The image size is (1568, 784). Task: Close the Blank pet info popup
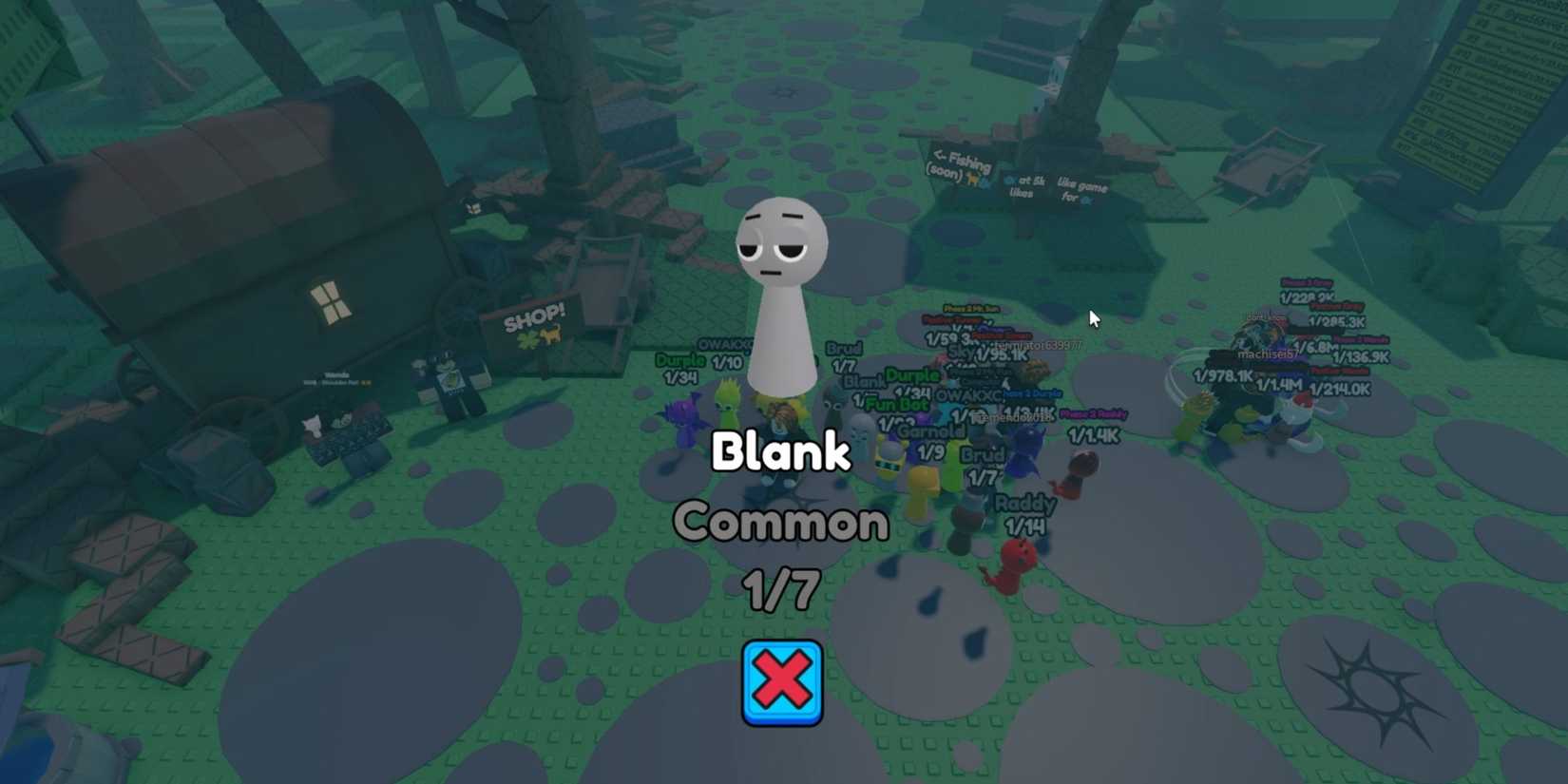781,681
